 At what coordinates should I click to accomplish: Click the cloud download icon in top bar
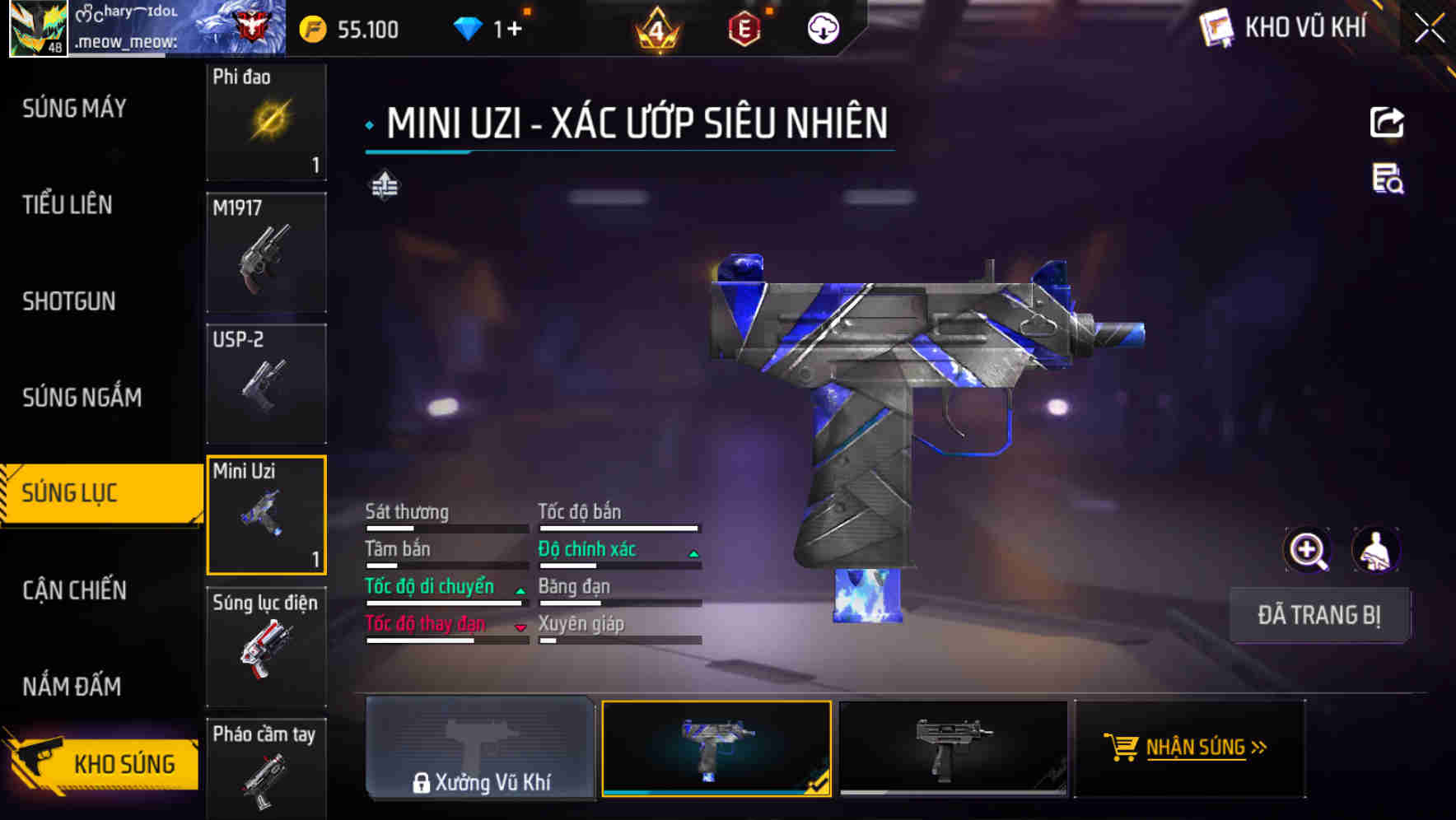[822, 29]
